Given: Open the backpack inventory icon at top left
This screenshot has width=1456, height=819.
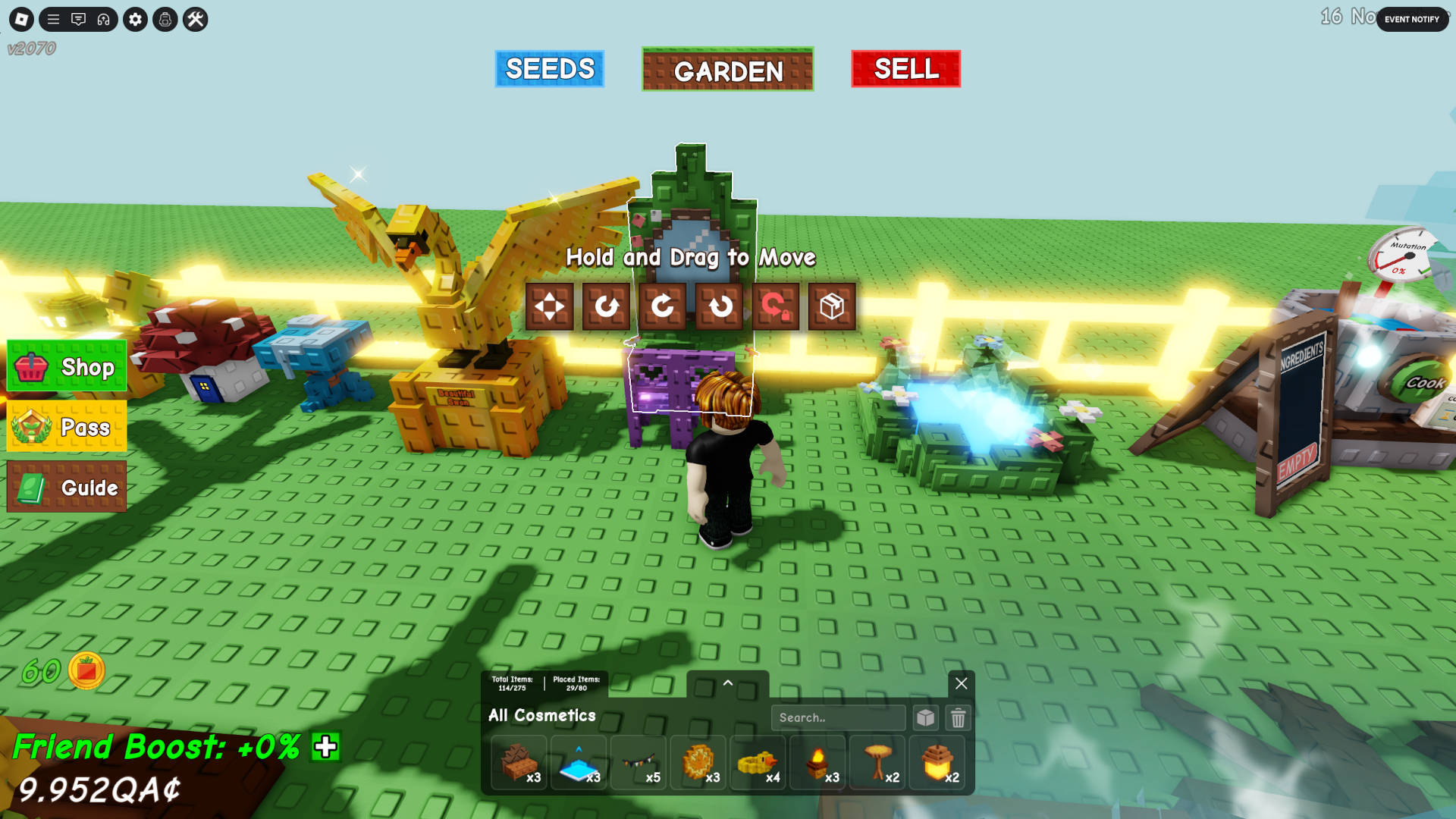Looking at the screenshot, I should coord(163,20).
